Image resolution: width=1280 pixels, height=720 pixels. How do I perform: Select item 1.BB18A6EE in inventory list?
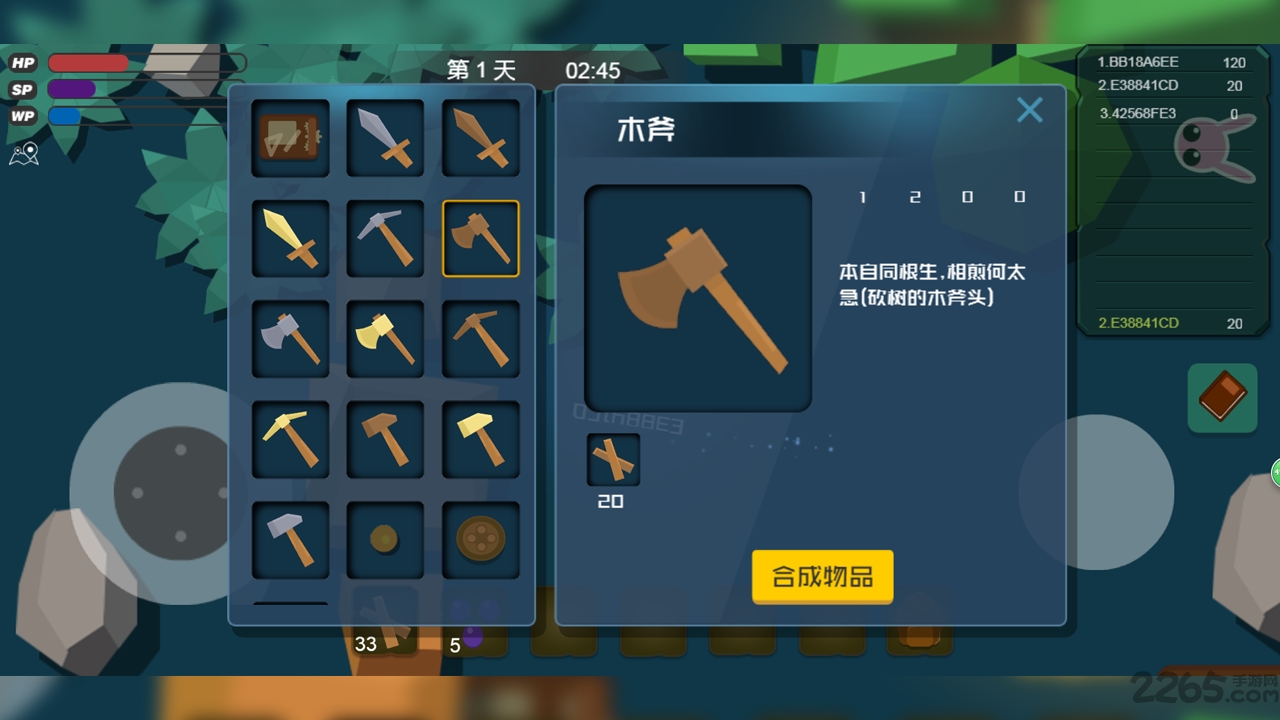(x=1160, y=62)
